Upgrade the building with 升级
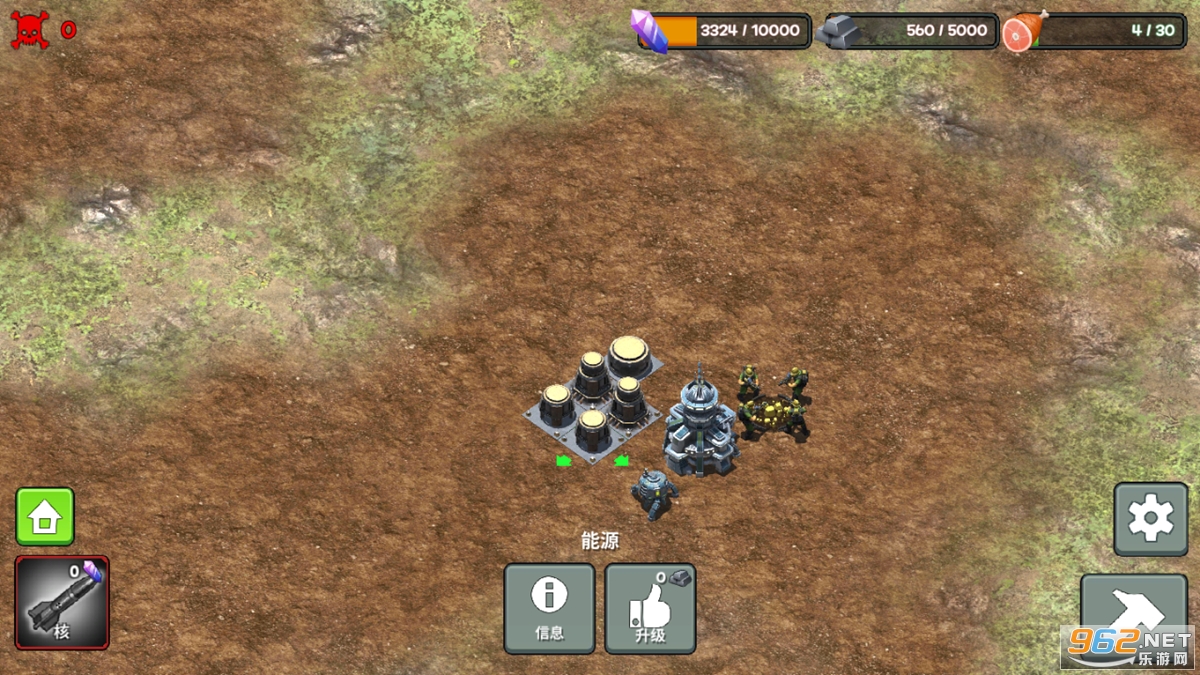This screenshot has width=1200, height=675. pos(650,608)
